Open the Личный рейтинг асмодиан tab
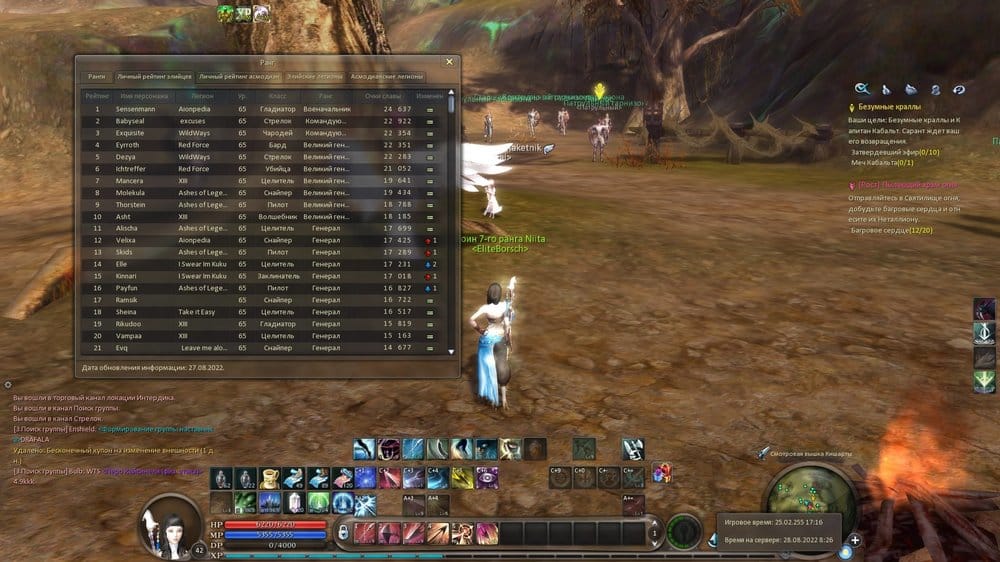The image size is (1000, 562). coord(238,76)
